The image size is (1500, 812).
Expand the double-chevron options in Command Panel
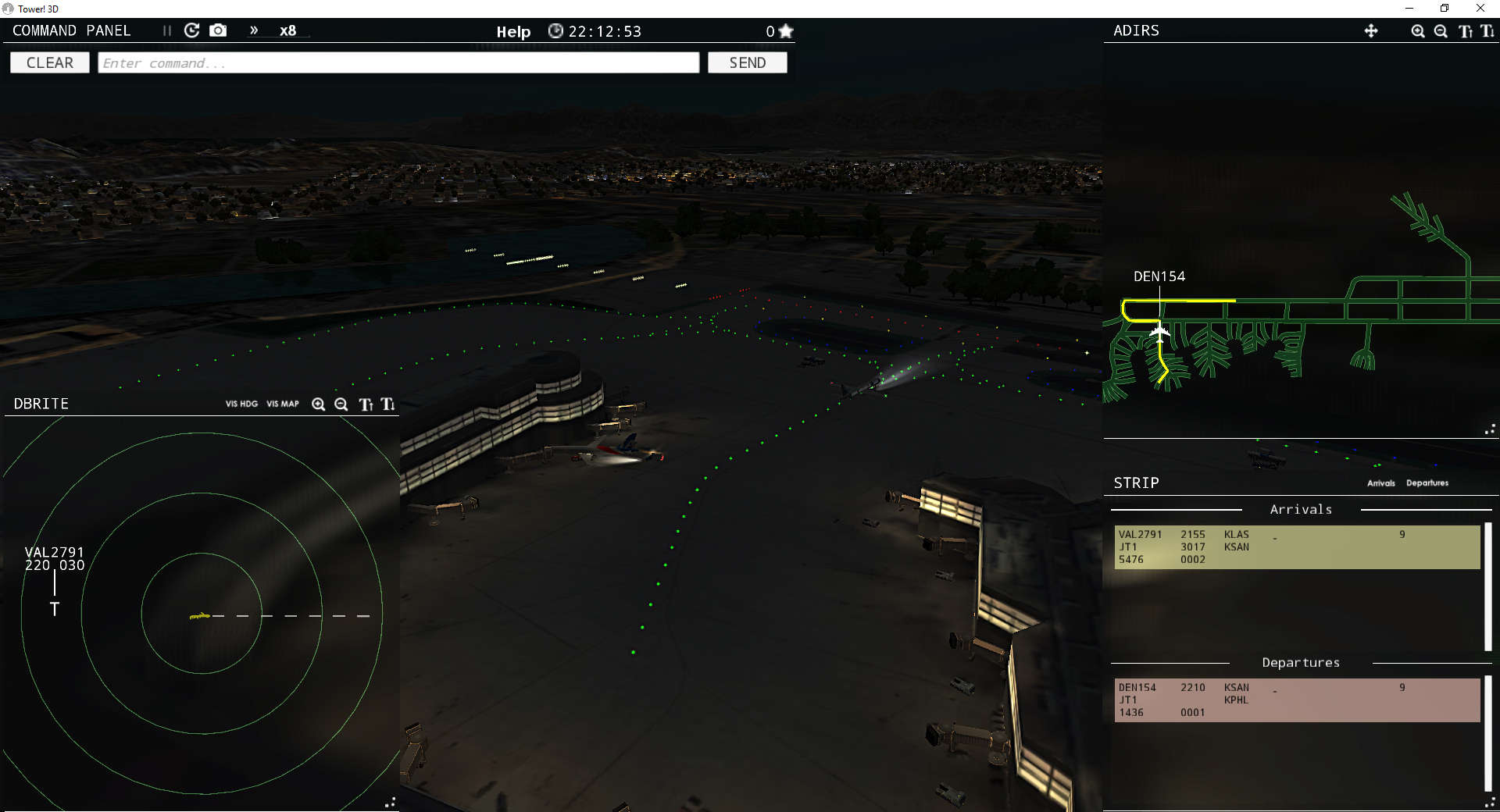253,30
